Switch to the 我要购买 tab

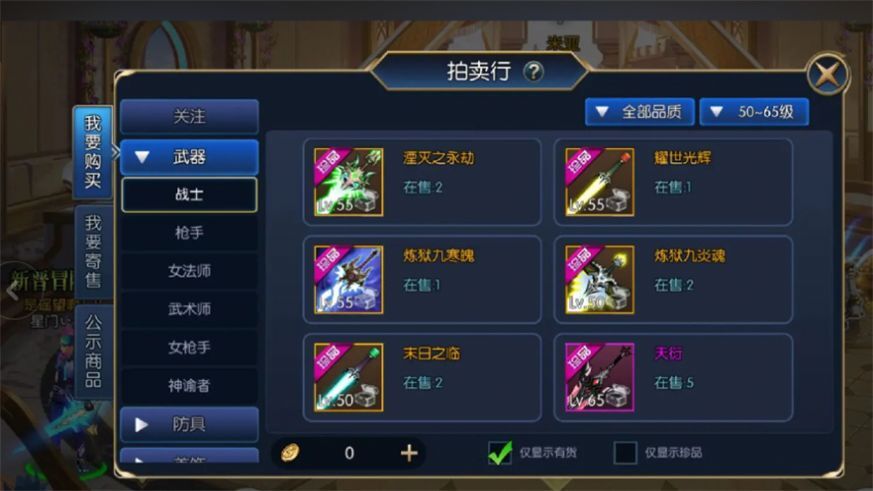click(x=93, y=152)
